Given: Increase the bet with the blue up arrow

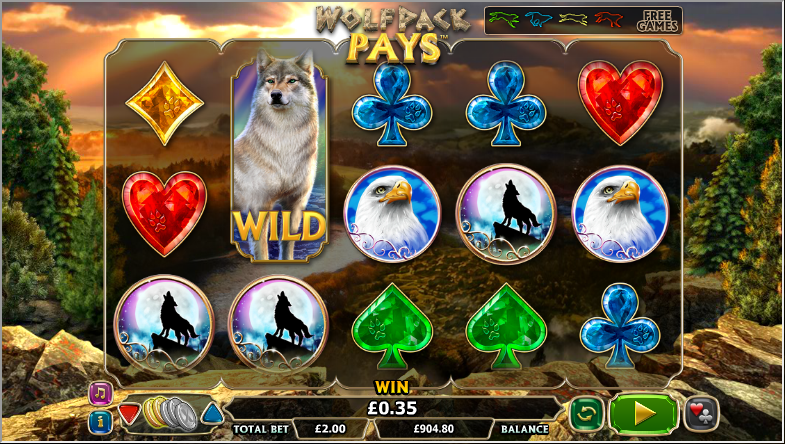Looking at the screenshot, I should point(212,412).
